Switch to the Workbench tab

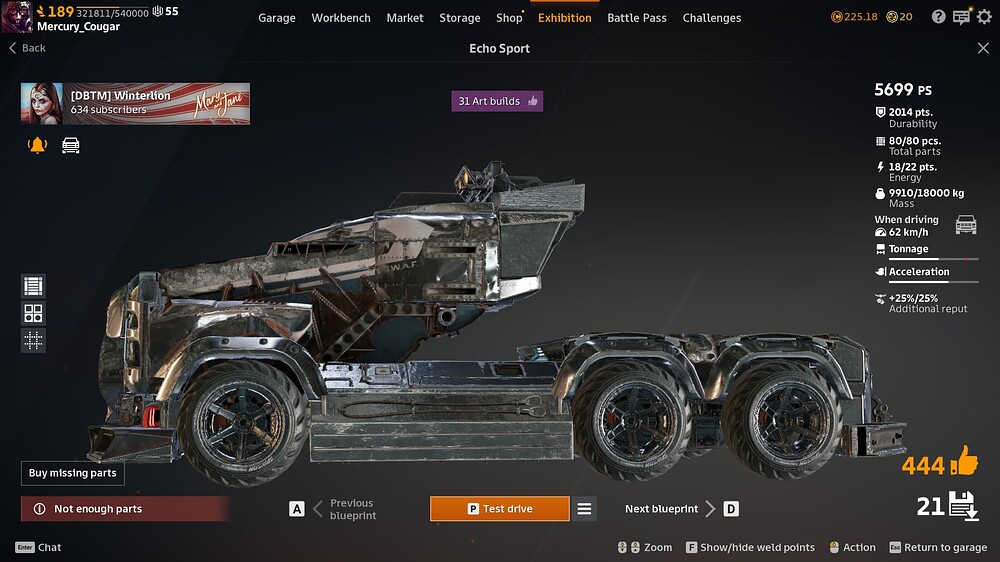[x=341, y=18]
